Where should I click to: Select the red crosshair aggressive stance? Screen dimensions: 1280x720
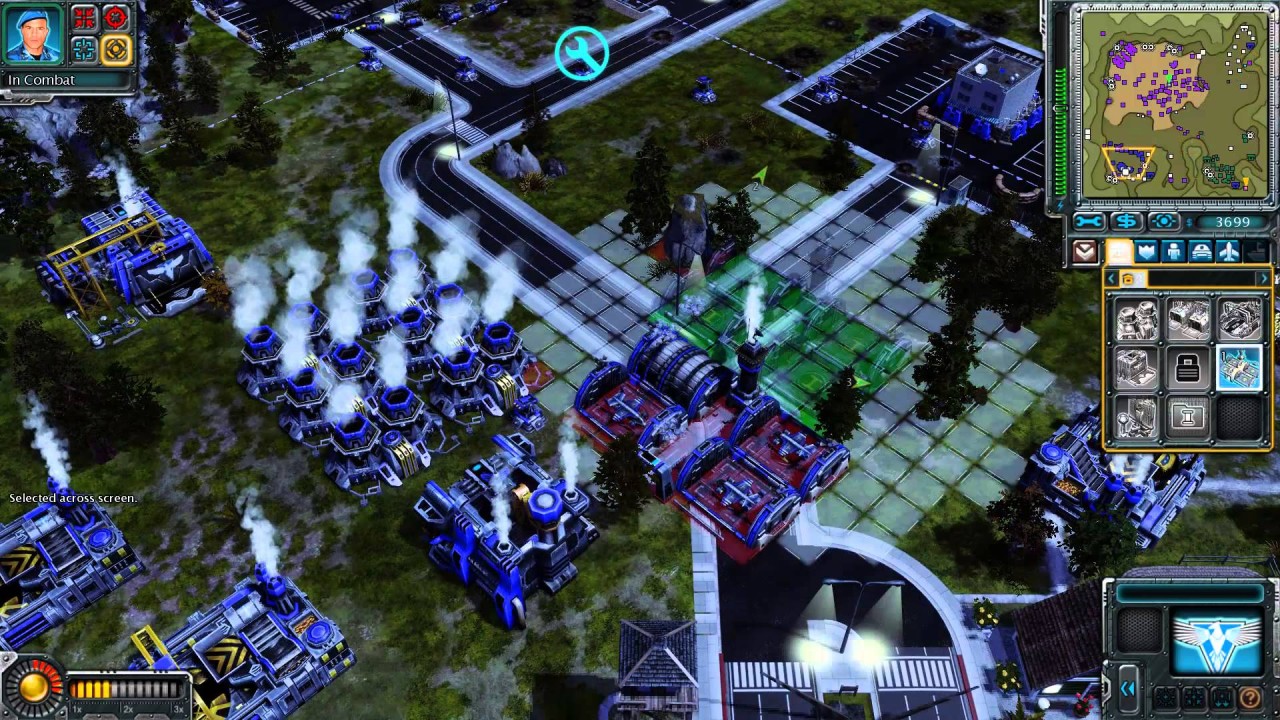[116, 17]
